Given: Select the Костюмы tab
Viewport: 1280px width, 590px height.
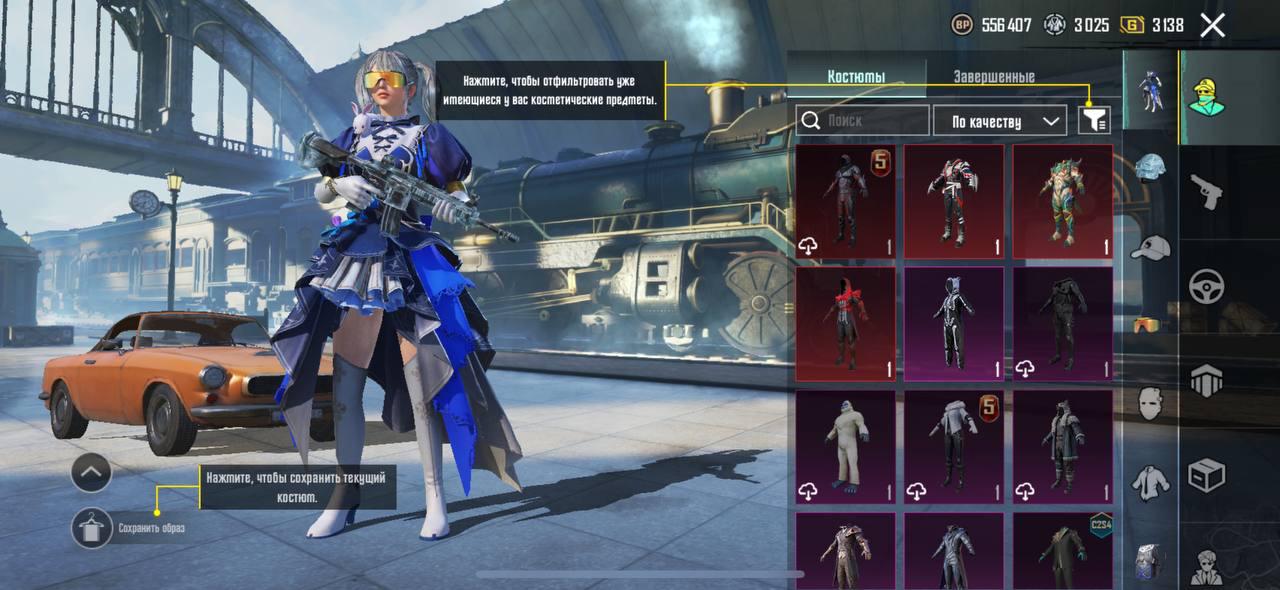Looking at the screenshot, I should [856, 77].
